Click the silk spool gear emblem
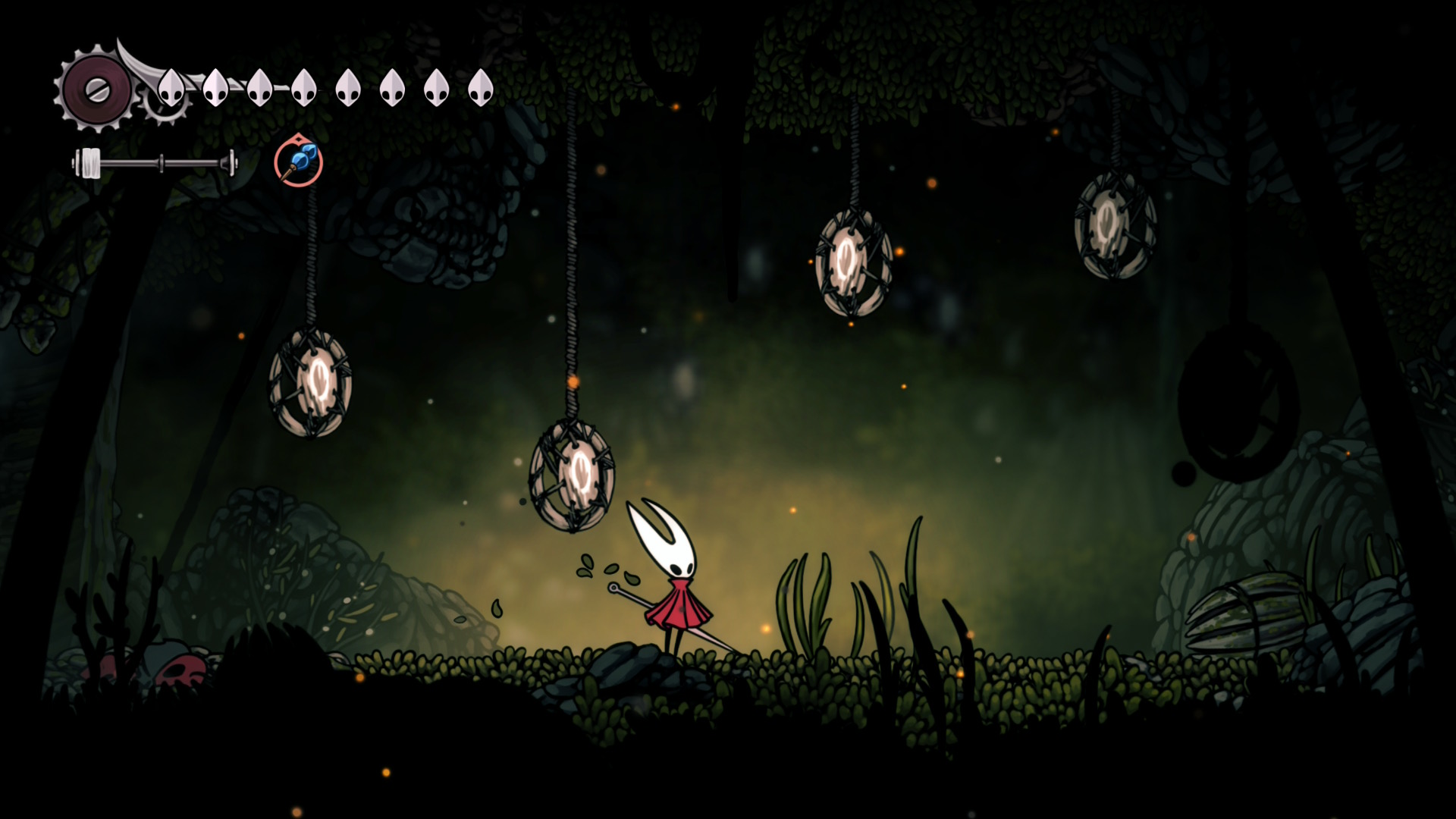The height and width of the screenshot is (819, 1456). click(96, 91)
